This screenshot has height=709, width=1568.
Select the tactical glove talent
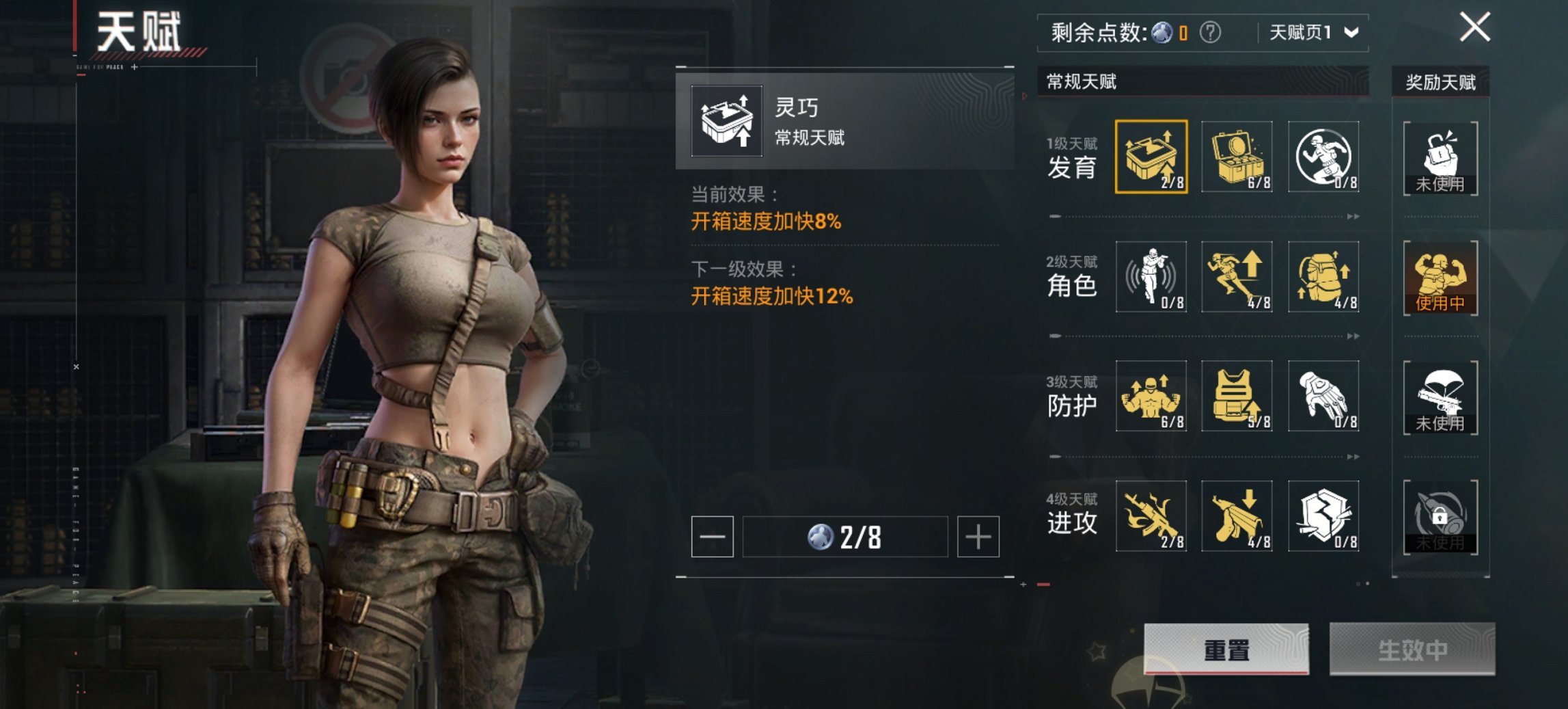point(1323,396)
